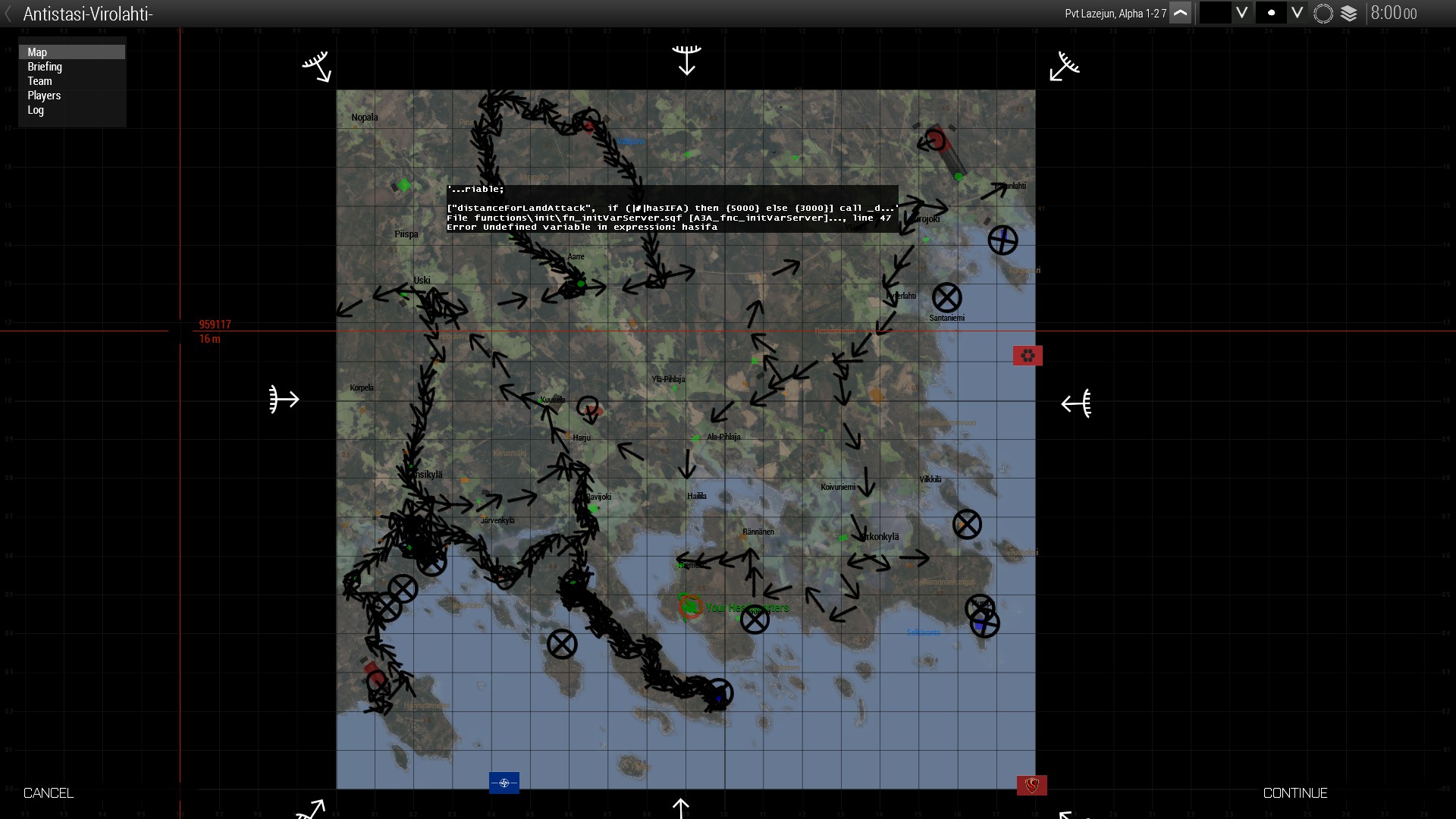Switch to the Briefing tab
The image size is (1456, 819).
(45, 67)
